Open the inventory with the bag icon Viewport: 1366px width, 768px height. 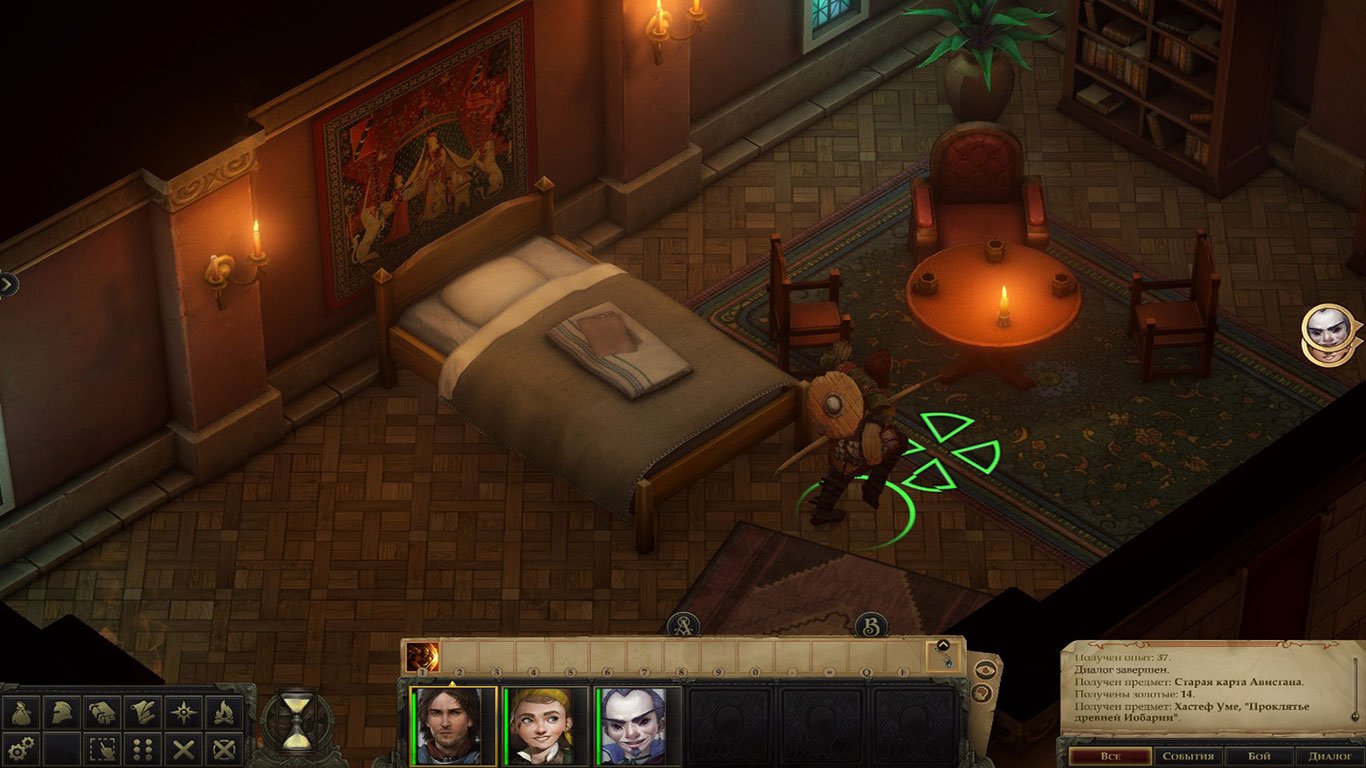pos(22,712)
